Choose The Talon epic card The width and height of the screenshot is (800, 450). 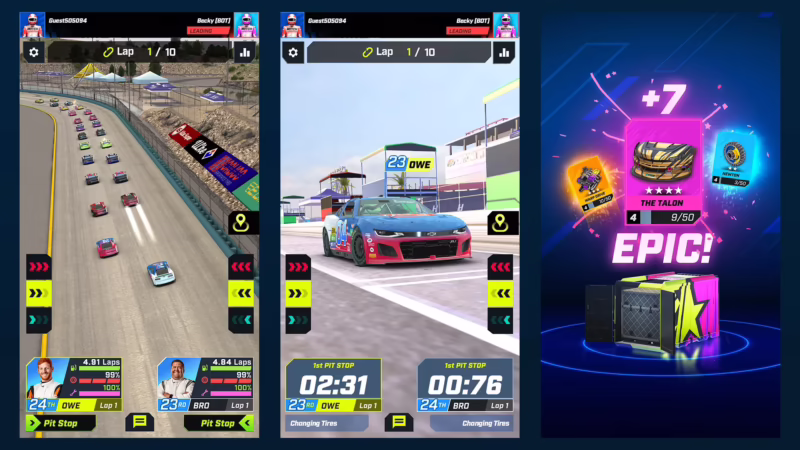pos(664,172)
